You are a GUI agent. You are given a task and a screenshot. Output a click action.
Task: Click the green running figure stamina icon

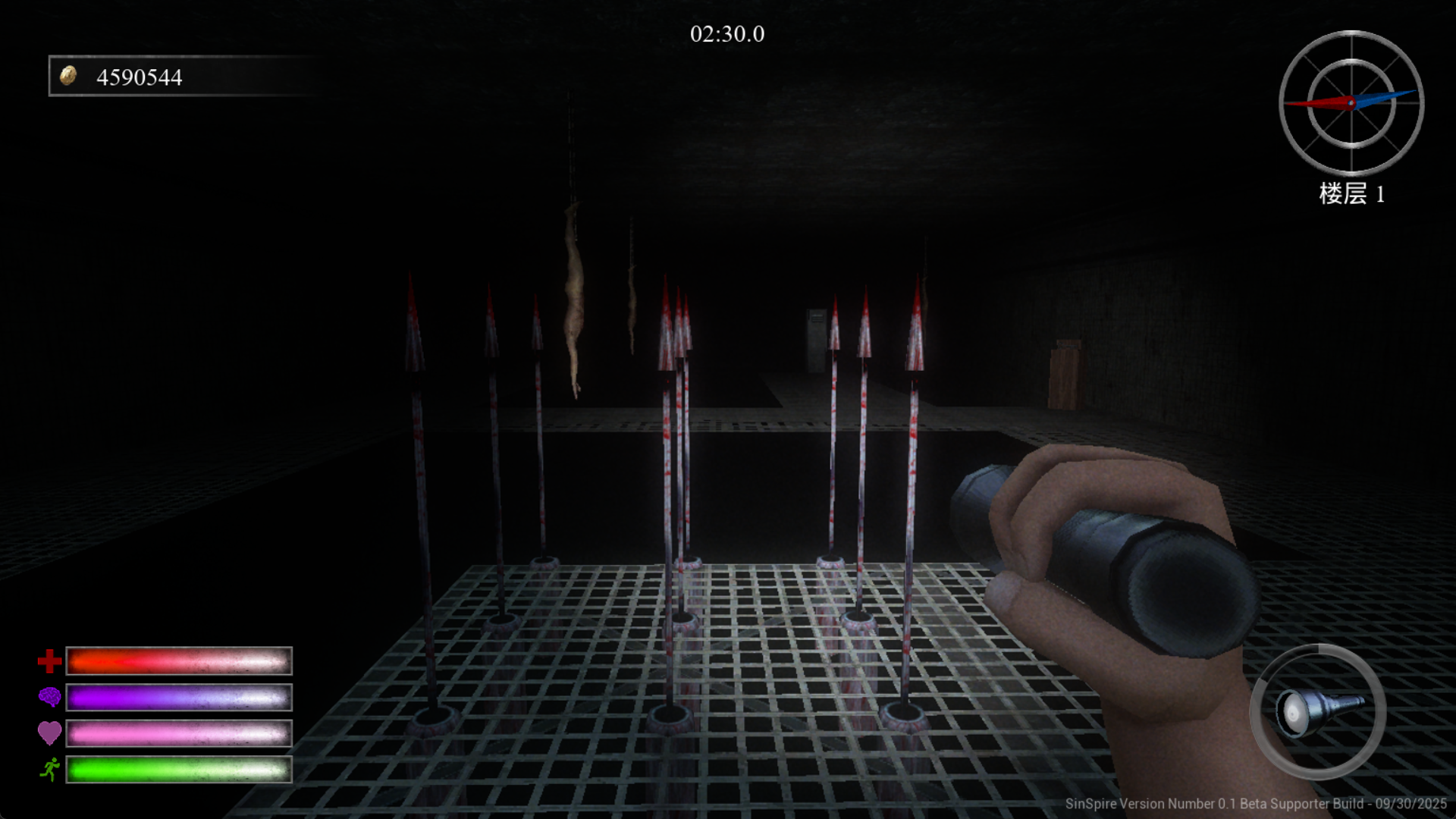[50, 770]
